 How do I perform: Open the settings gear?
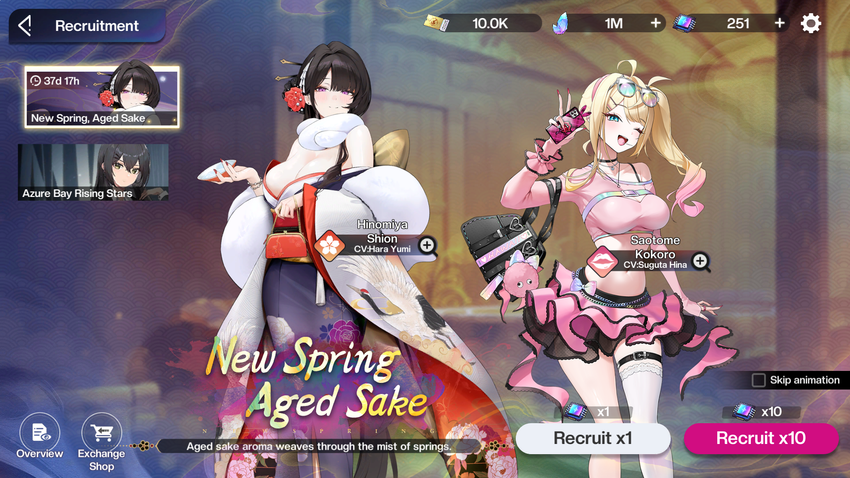click(x=811, y=23)
